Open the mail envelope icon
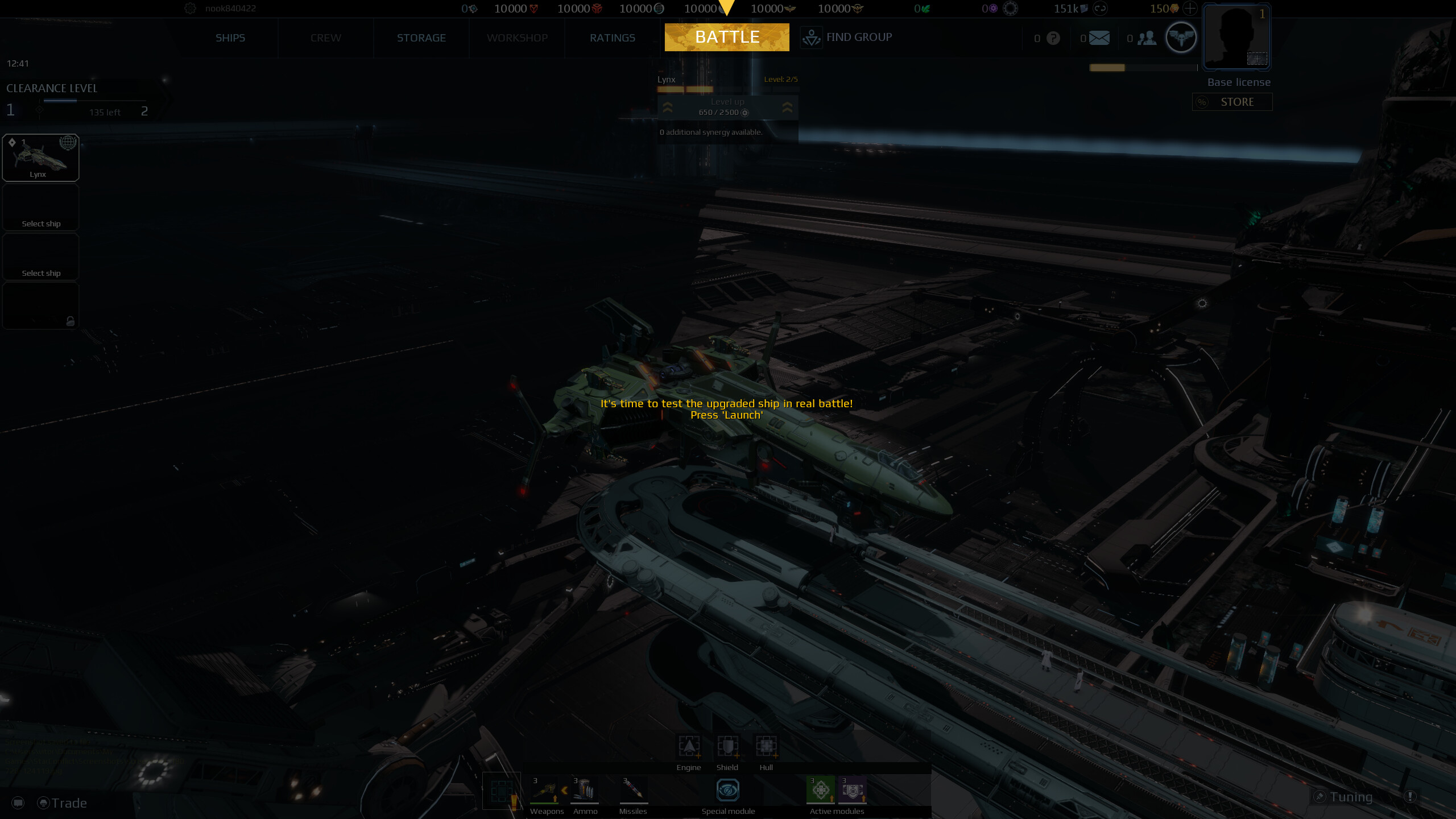Image resolution: width=1456 pixels, height=819 pixels. (1099, 38)
